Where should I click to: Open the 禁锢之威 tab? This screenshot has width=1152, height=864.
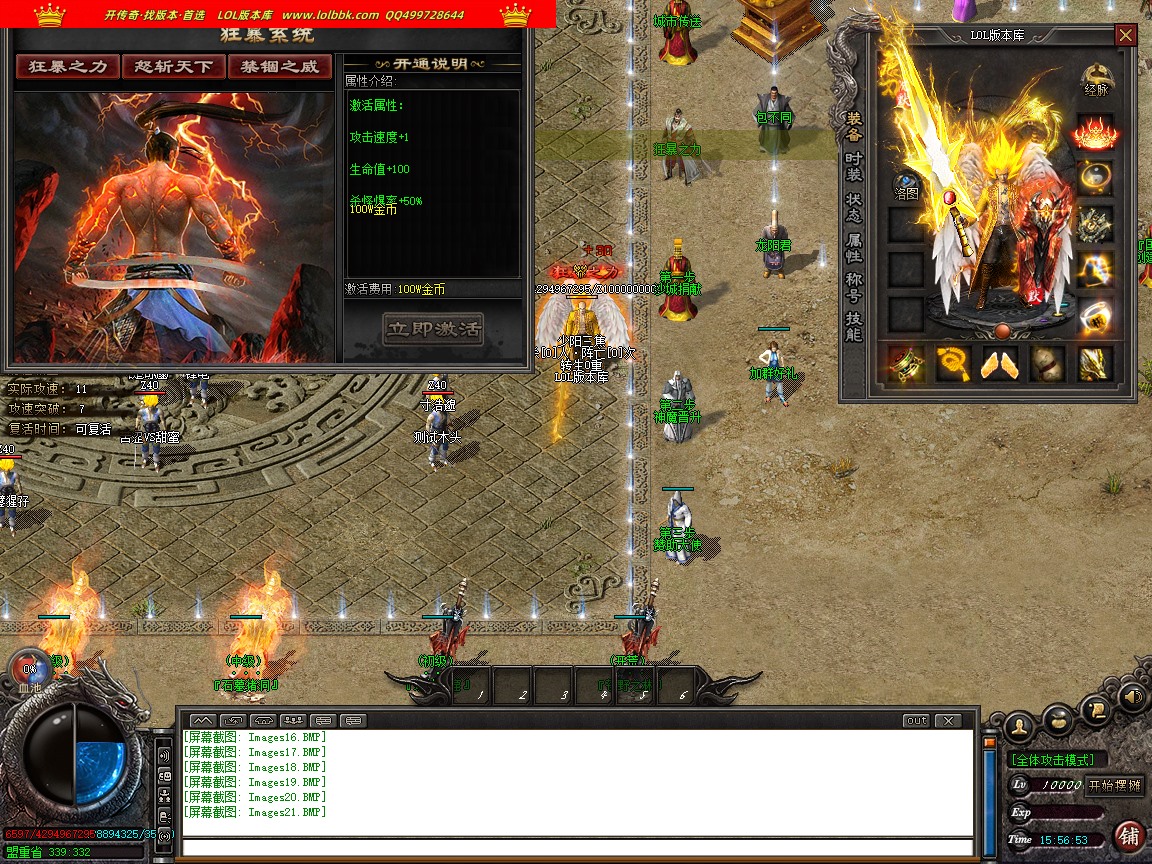280,67
